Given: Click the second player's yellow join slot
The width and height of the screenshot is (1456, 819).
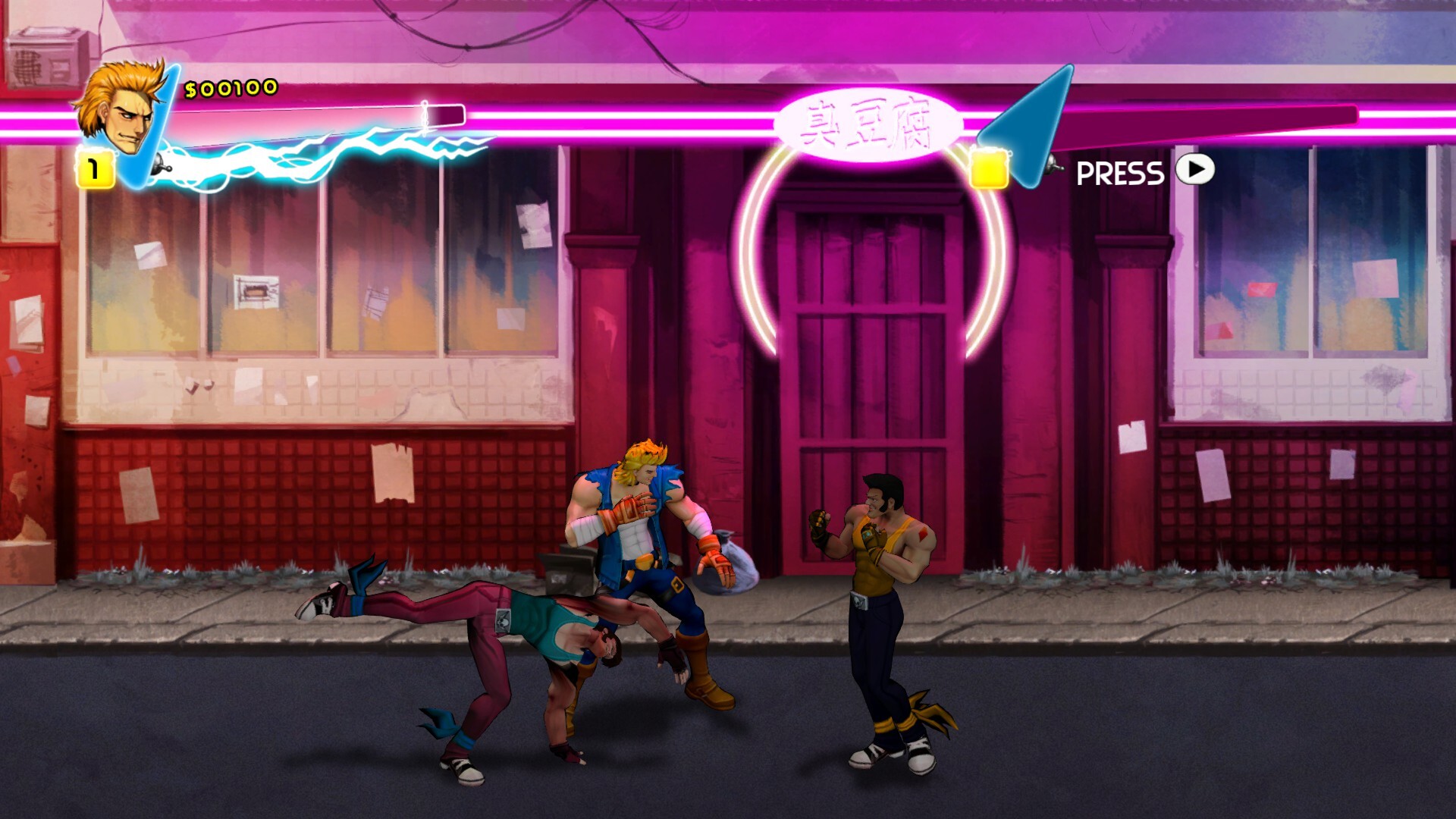Looking at the screenshot, I should click(990, 168).
